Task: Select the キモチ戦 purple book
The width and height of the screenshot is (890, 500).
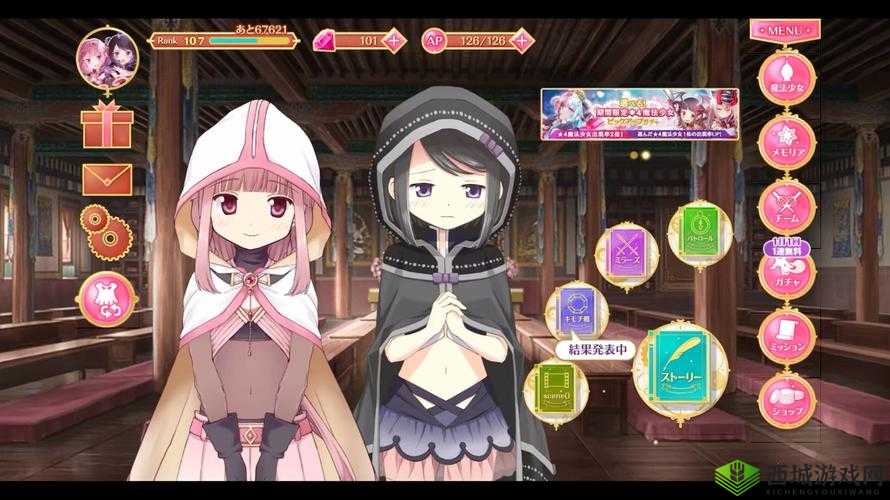Action: (580, 309)
